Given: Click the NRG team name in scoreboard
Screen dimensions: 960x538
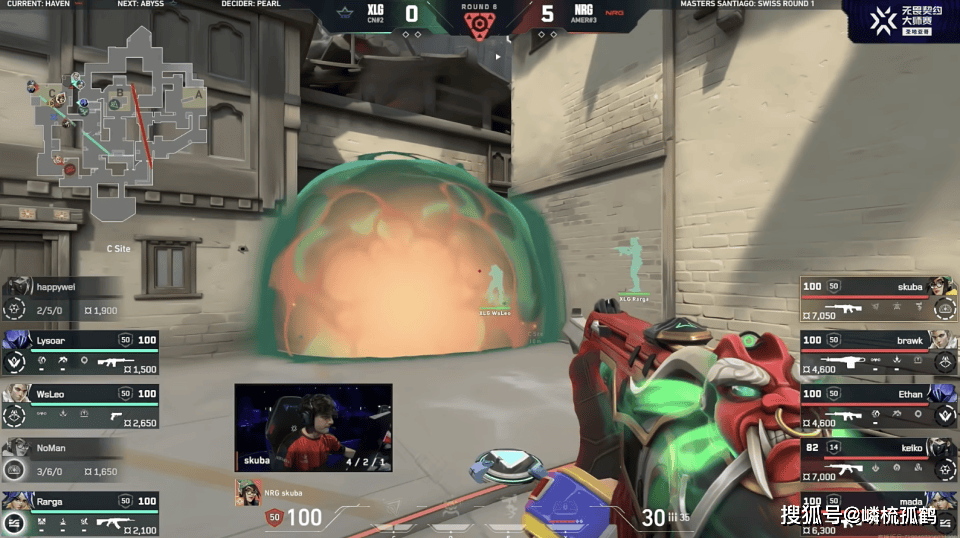Looking at the screenshot, I should click(x=583, y=10).
